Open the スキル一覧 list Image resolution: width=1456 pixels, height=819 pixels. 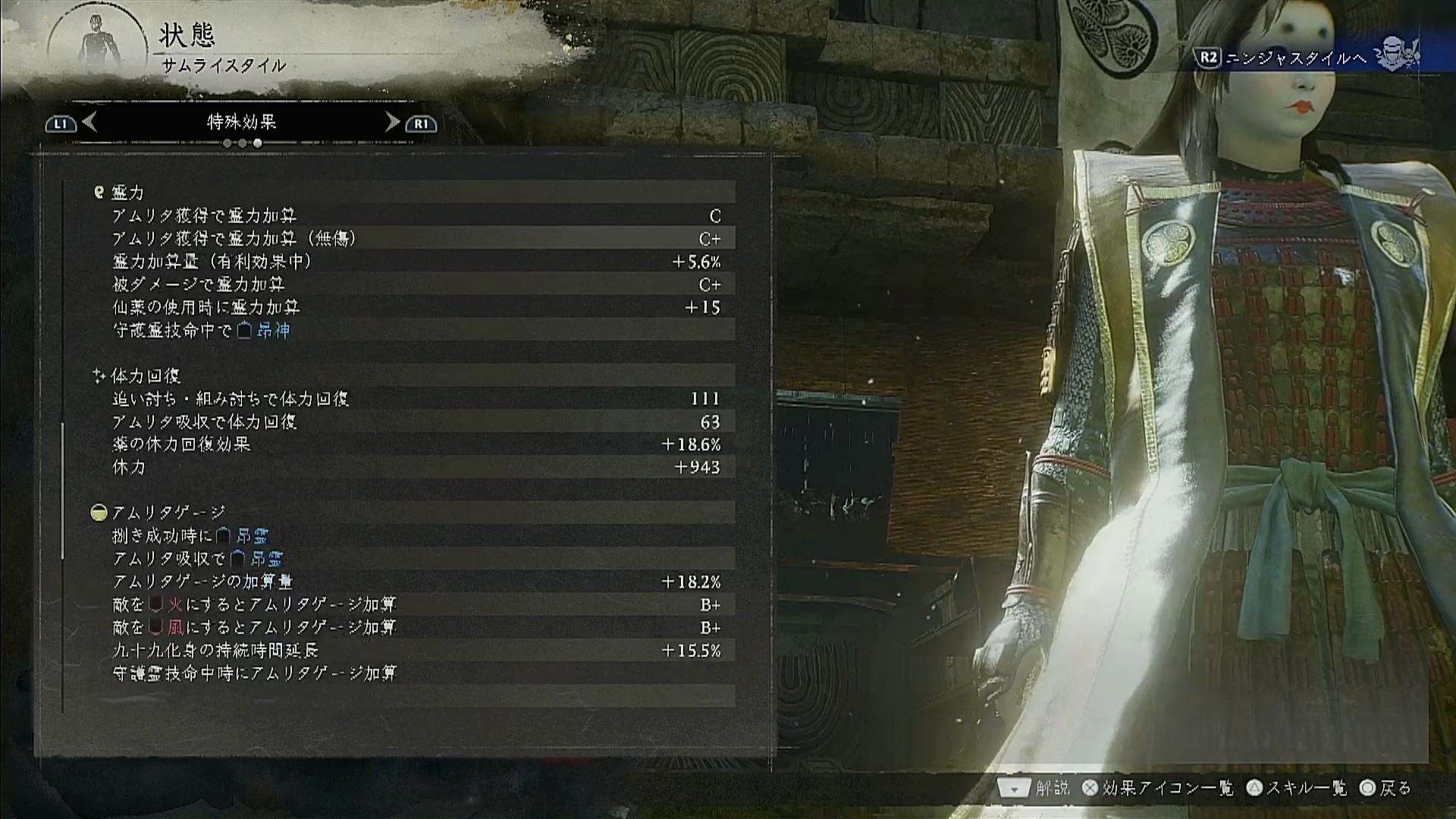[x=1298, y=789]
